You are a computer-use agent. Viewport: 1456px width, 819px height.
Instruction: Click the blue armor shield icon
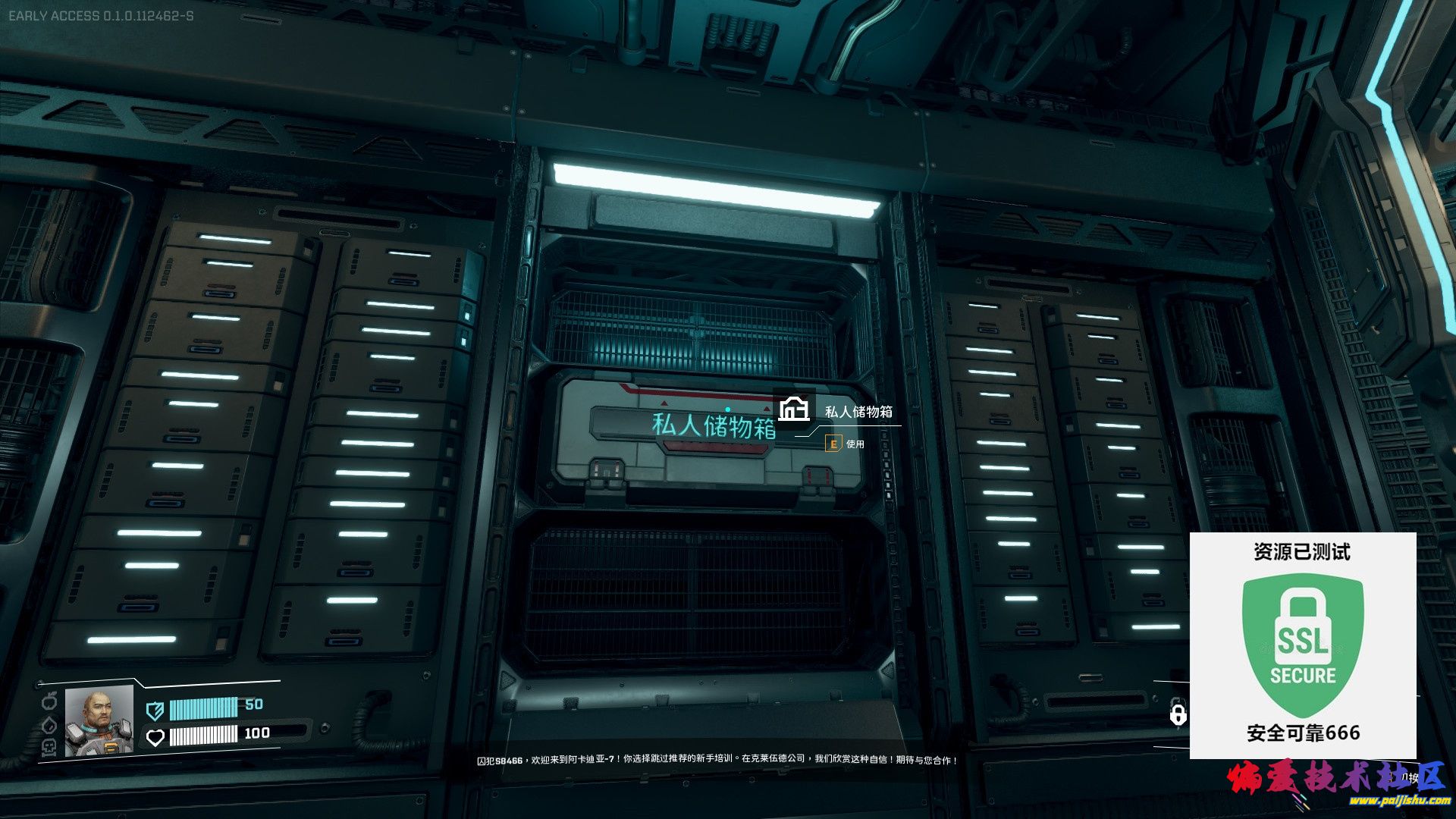155,711
